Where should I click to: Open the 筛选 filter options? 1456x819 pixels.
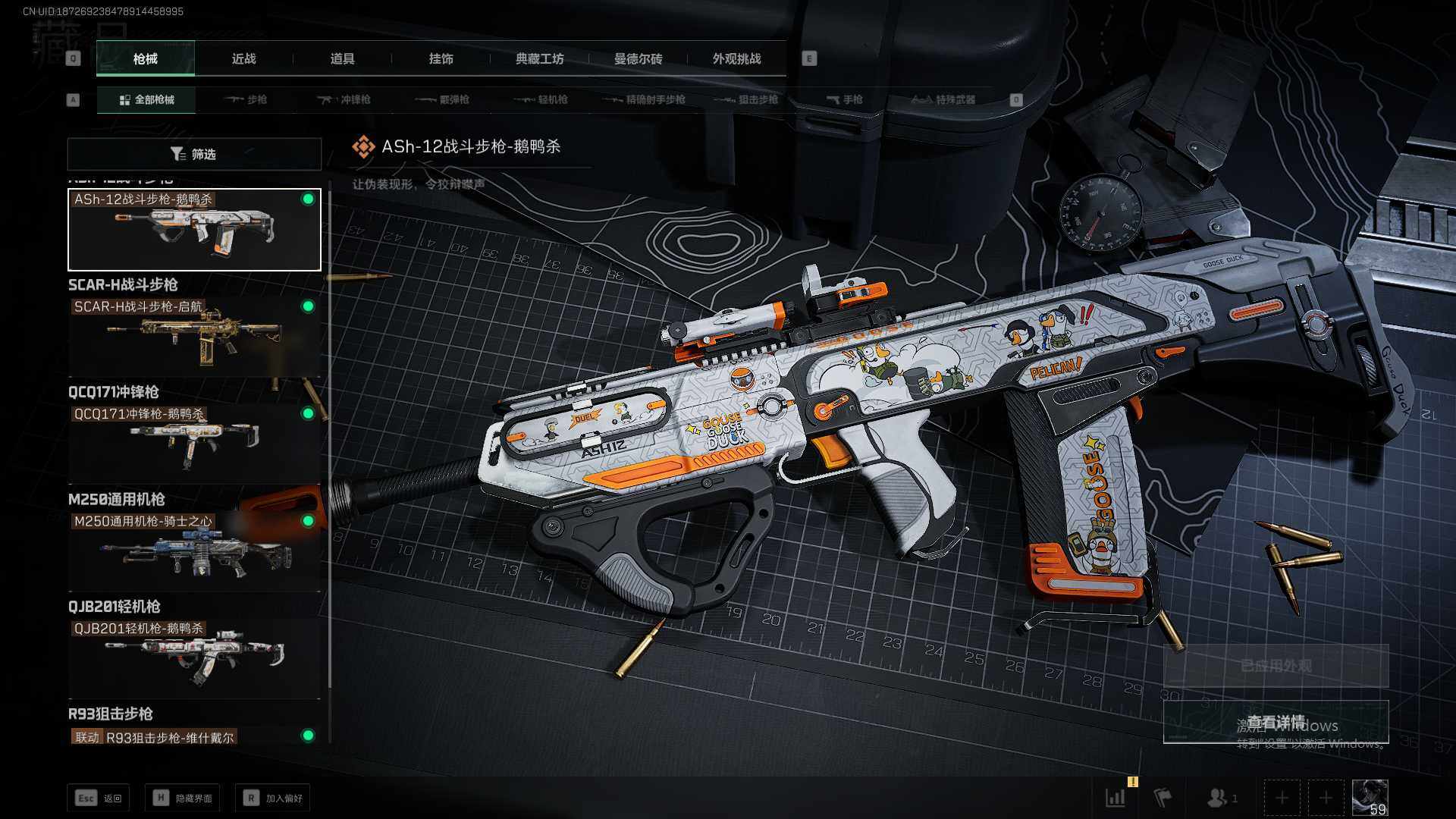pyautogui.click(x=194, y=154)
